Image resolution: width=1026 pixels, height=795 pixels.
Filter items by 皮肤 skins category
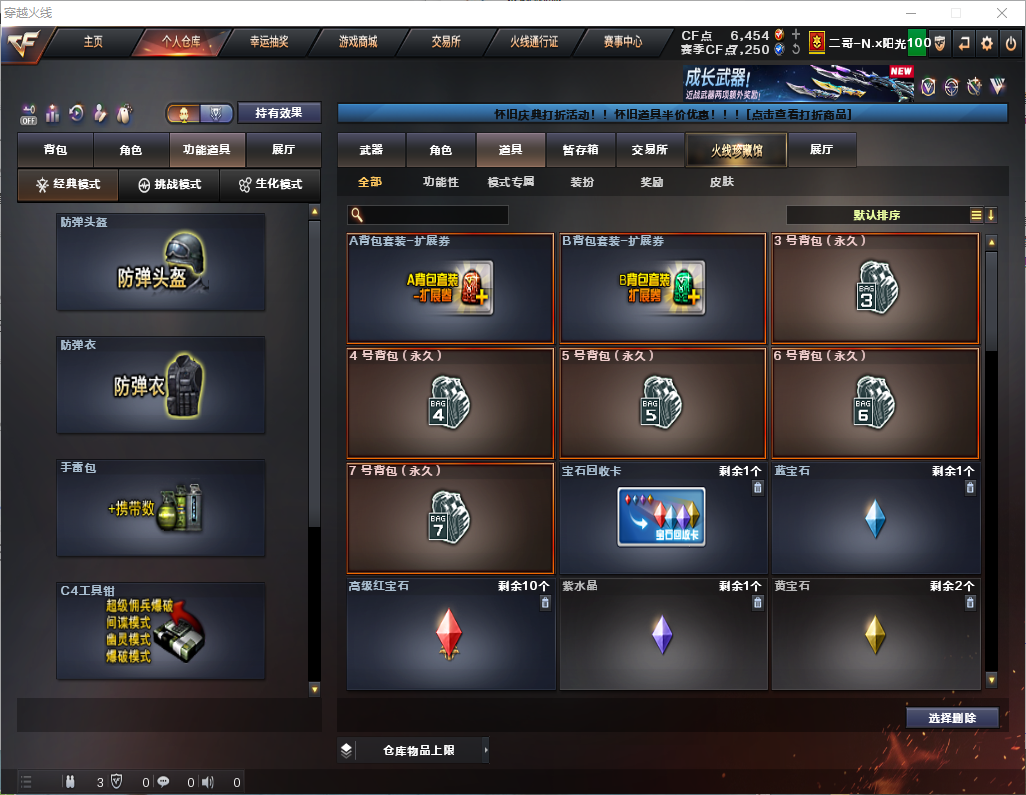pos(721,182)
